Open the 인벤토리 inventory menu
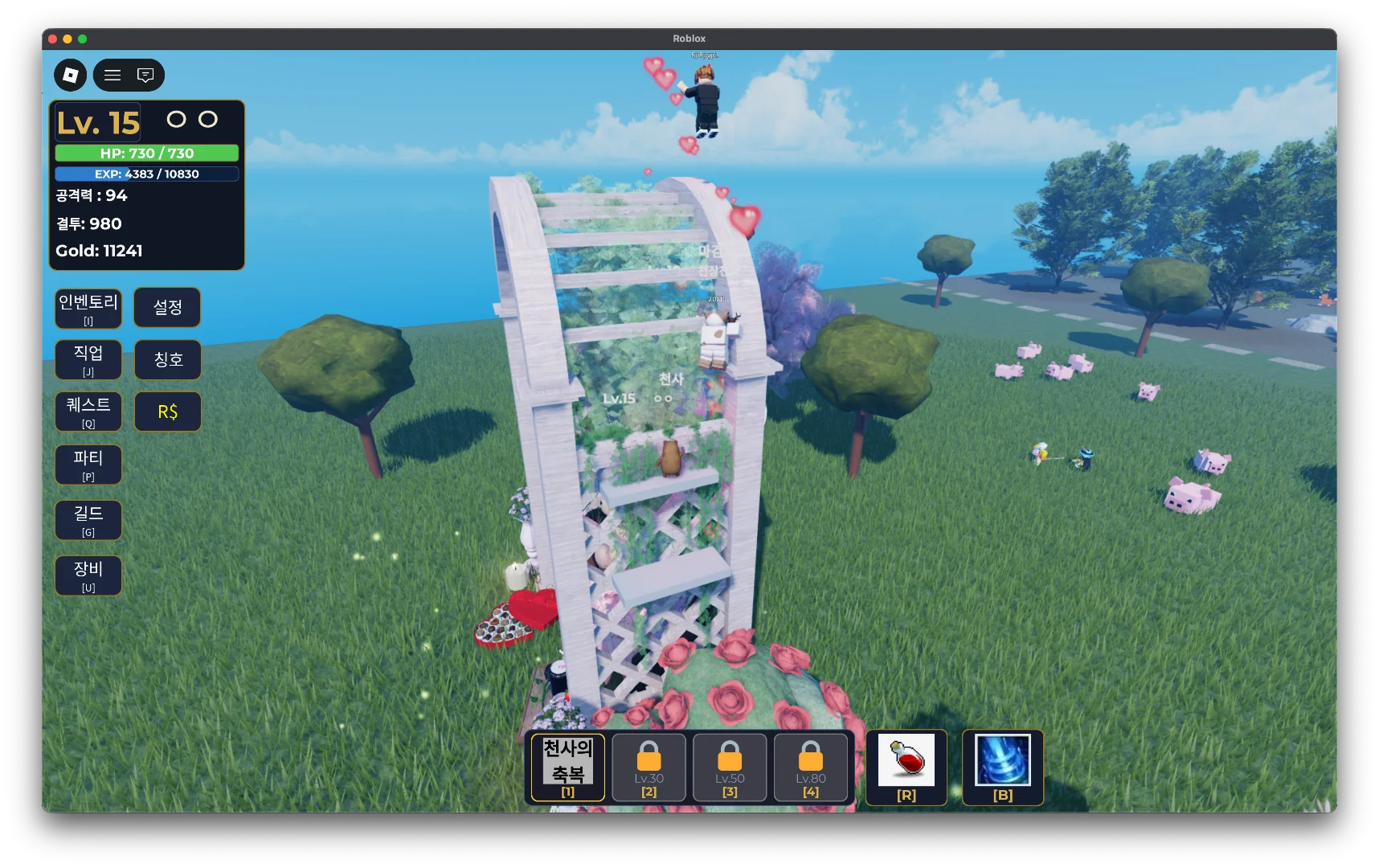Image resolution: width=1379 pixels, height=868 pixels. click(x=88, y=309)
